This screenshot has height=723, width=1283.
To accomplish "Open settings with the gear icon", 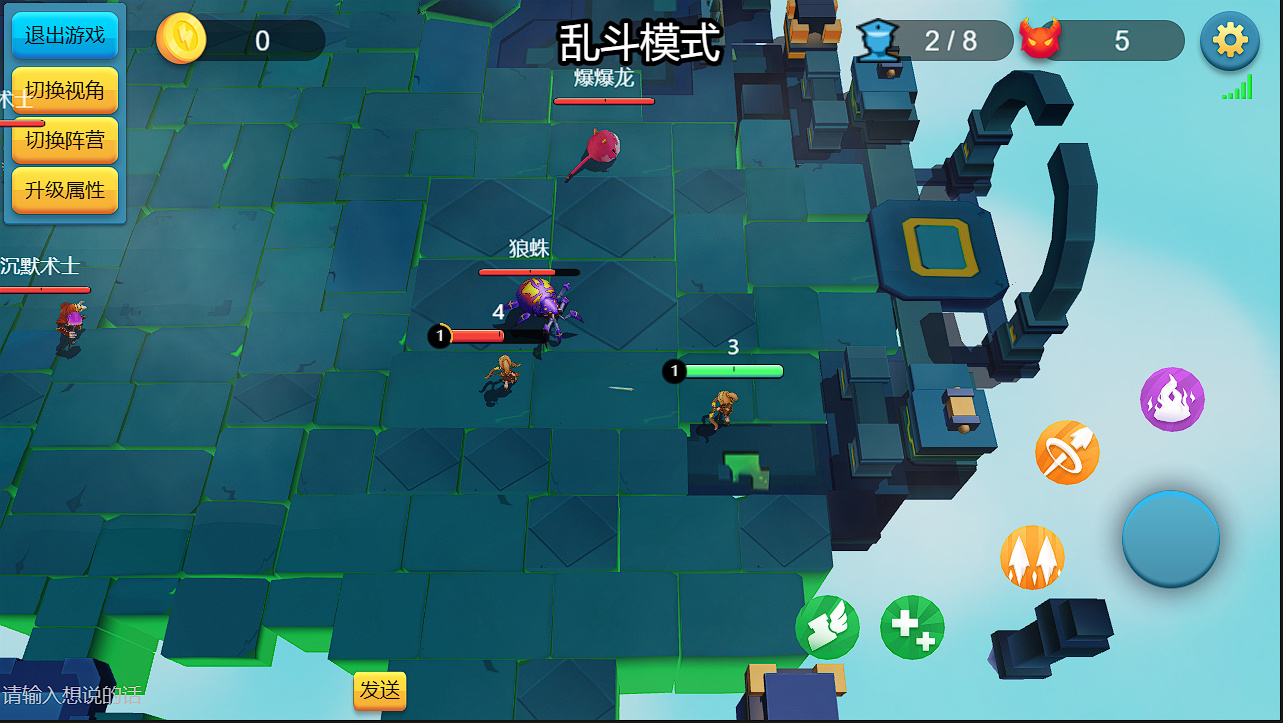I will 1229,41.
